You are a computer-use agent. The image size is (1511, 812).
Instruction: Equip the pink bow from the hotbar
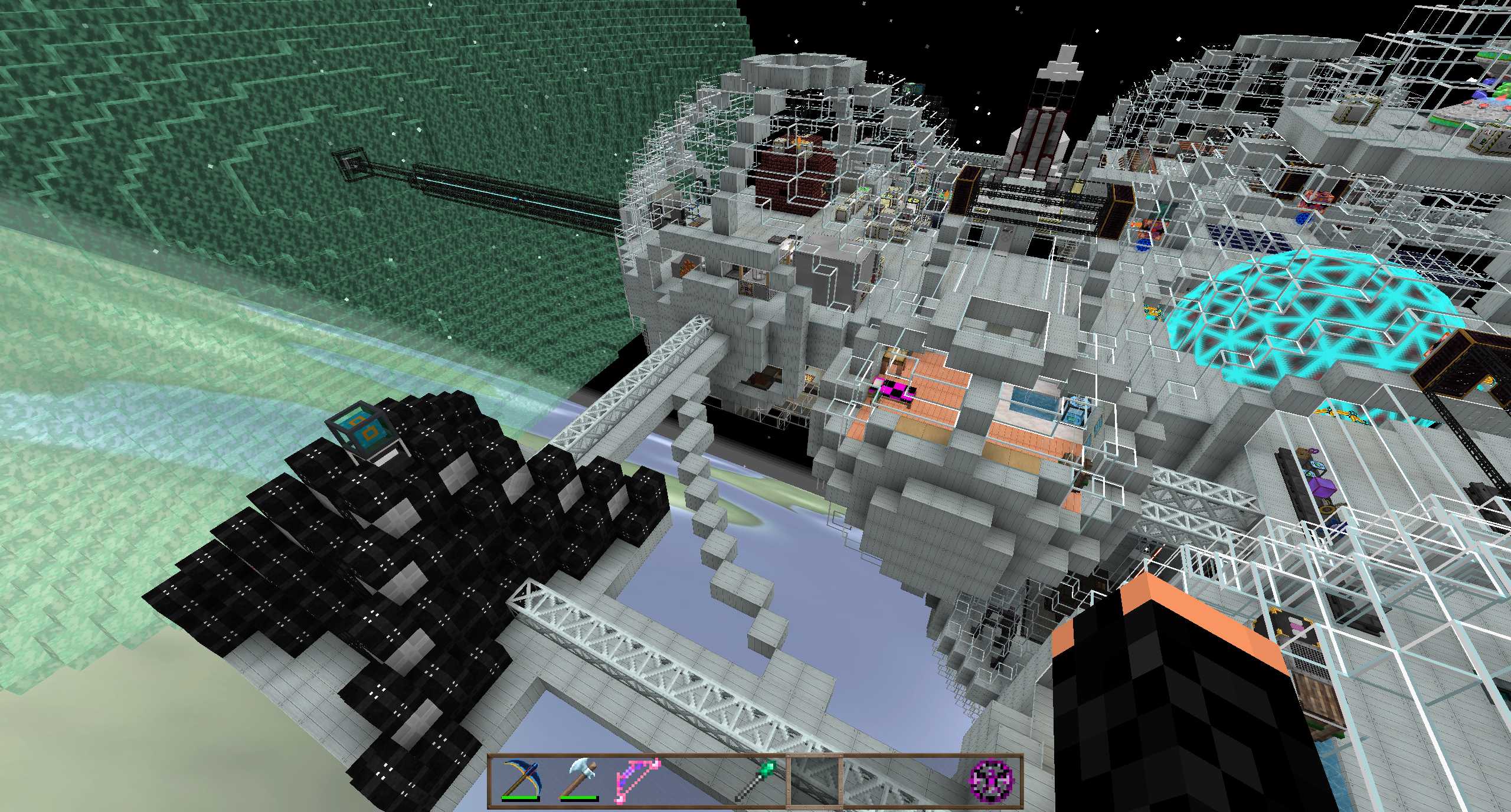637,780
